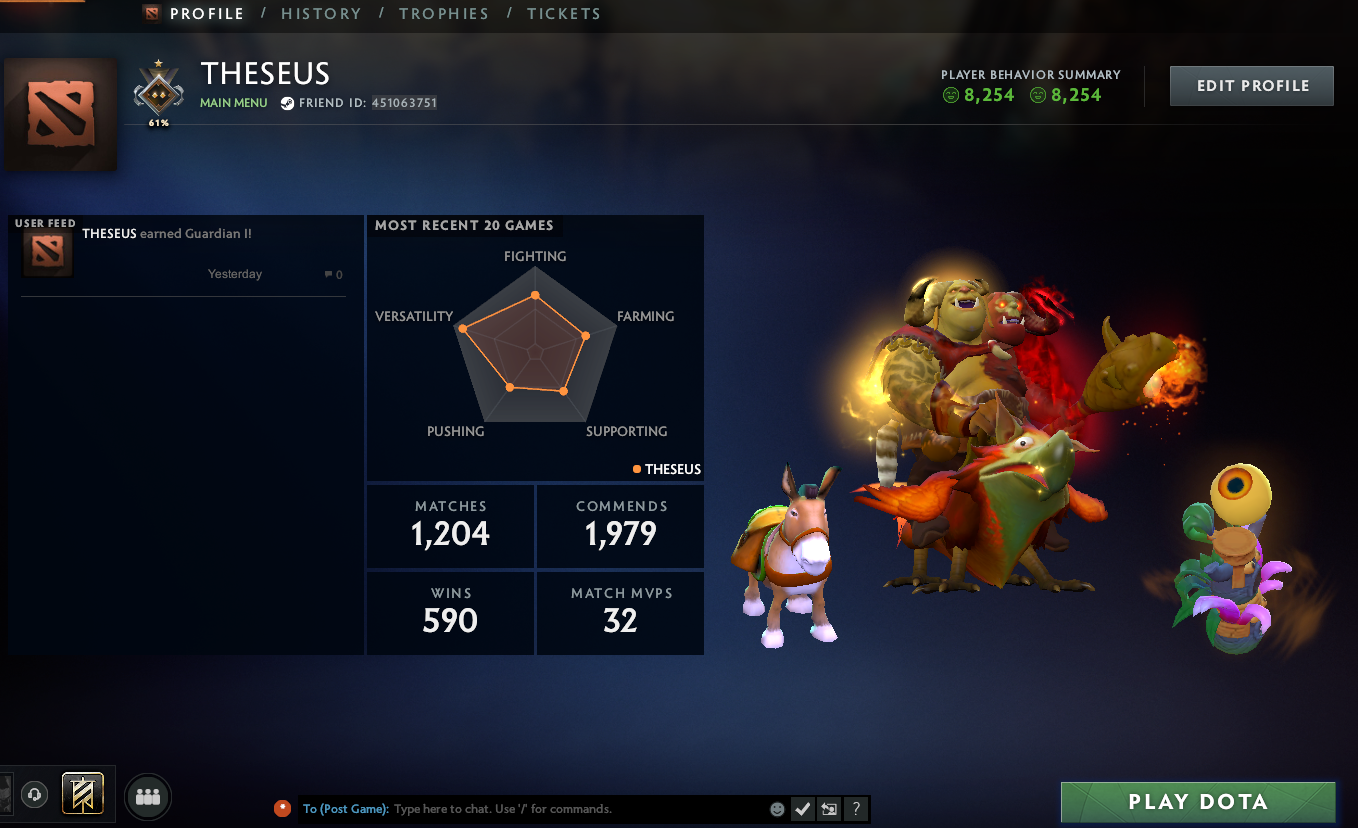Navigate to the TICKETS section
Viewport: 1358px width, 828px height.
(564, 13)
